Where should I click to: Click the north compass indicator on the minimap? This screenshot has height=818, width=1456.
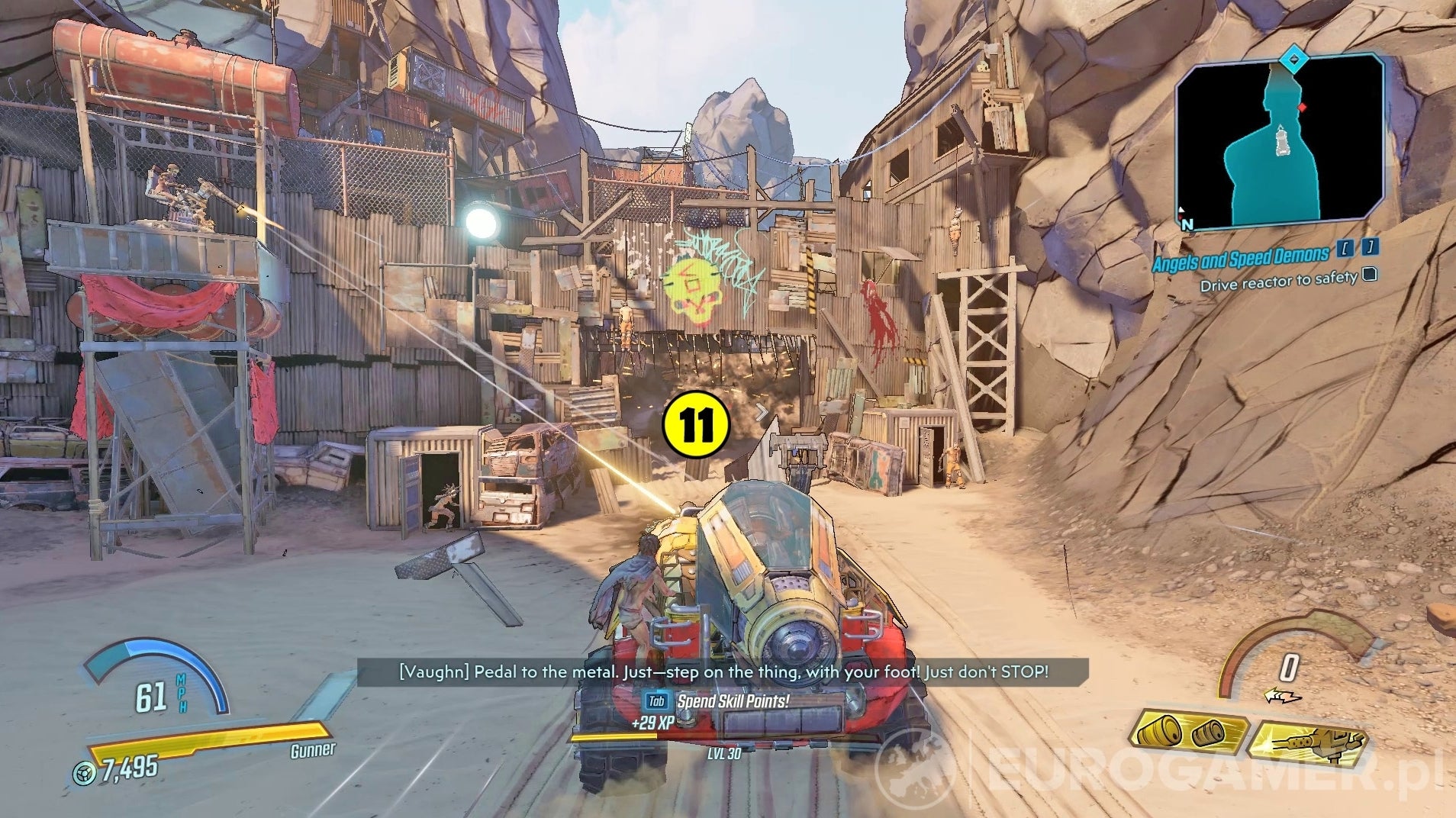pyautogui.click(x=1185, y=220)
